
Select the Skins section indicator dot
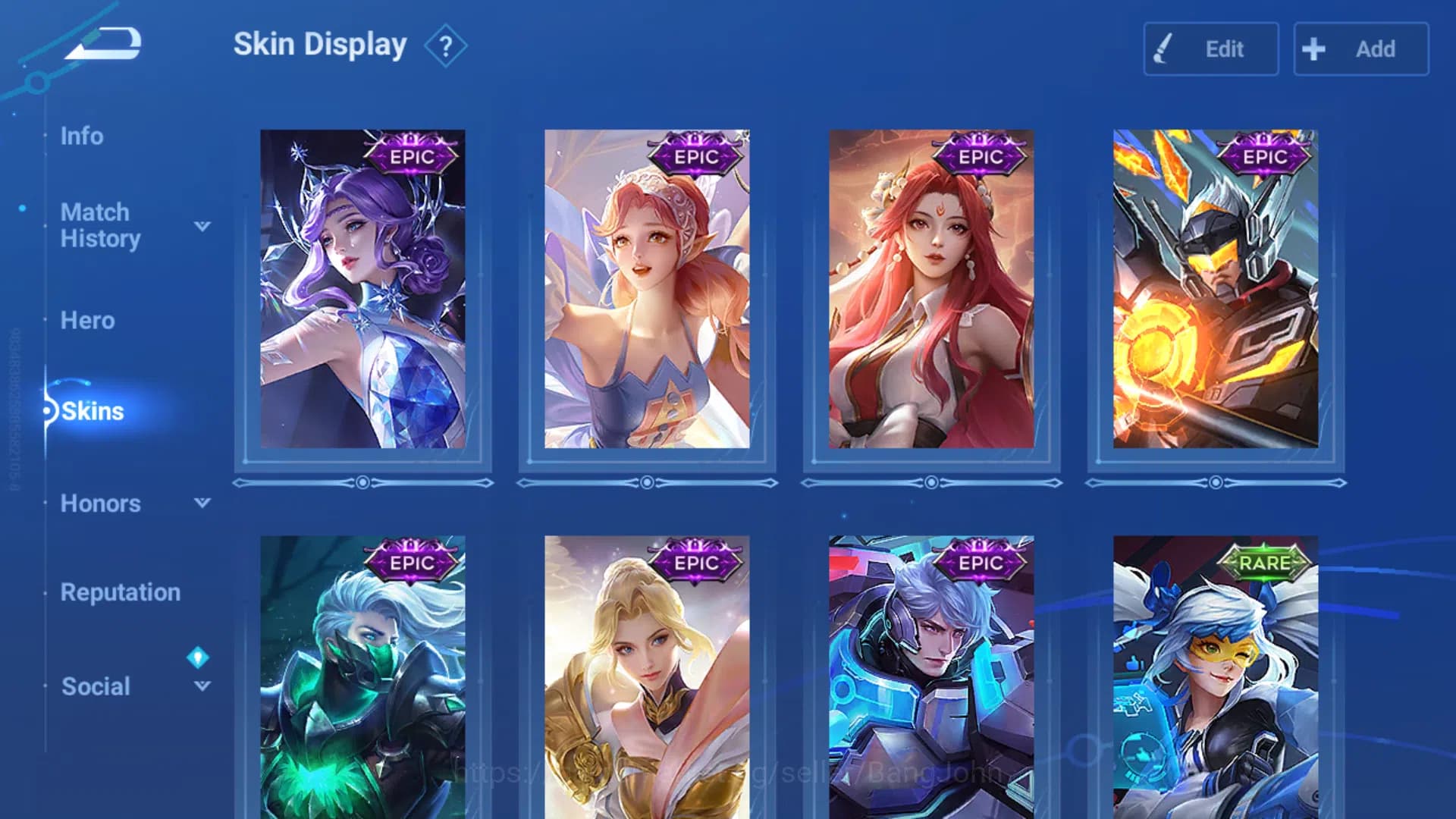tap(48, 410)
